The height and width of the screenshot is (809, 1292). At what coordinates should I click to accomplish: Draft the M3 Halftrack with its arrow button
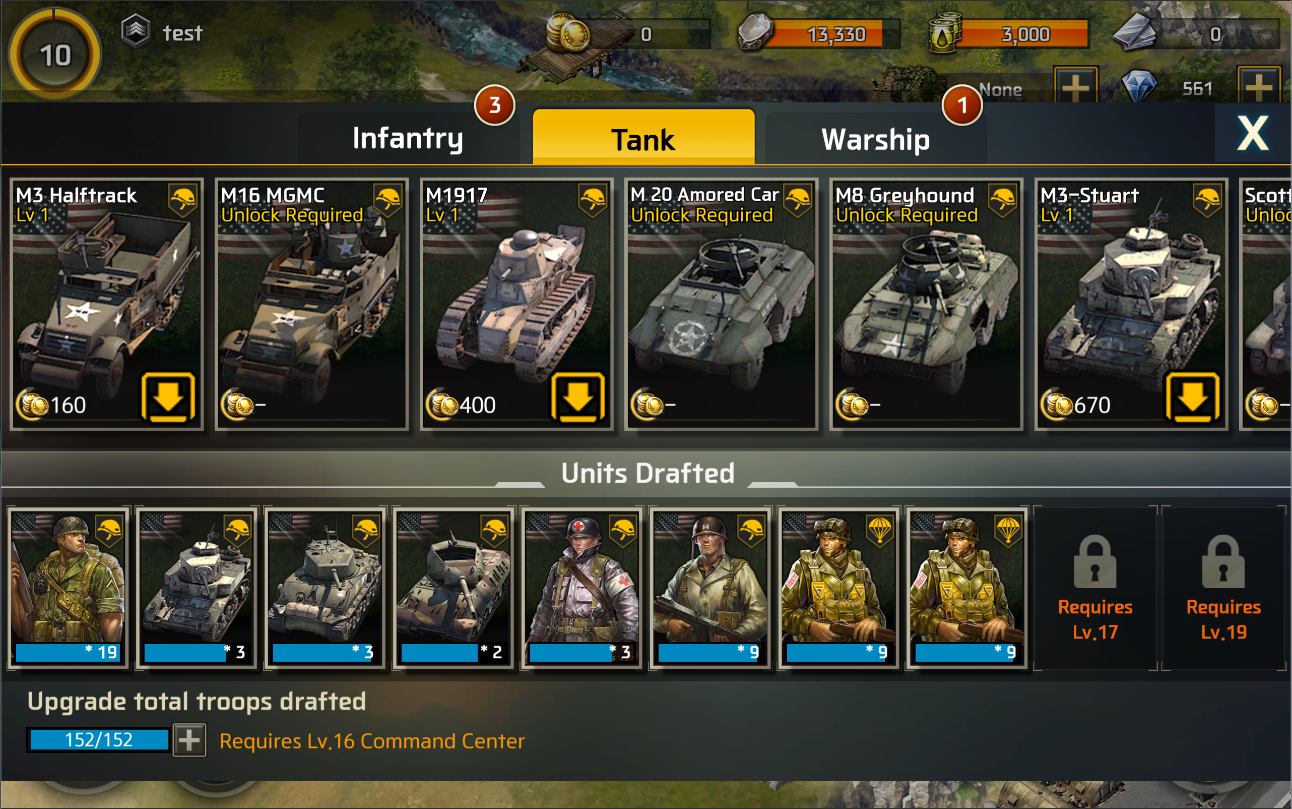tap(166, 398)
